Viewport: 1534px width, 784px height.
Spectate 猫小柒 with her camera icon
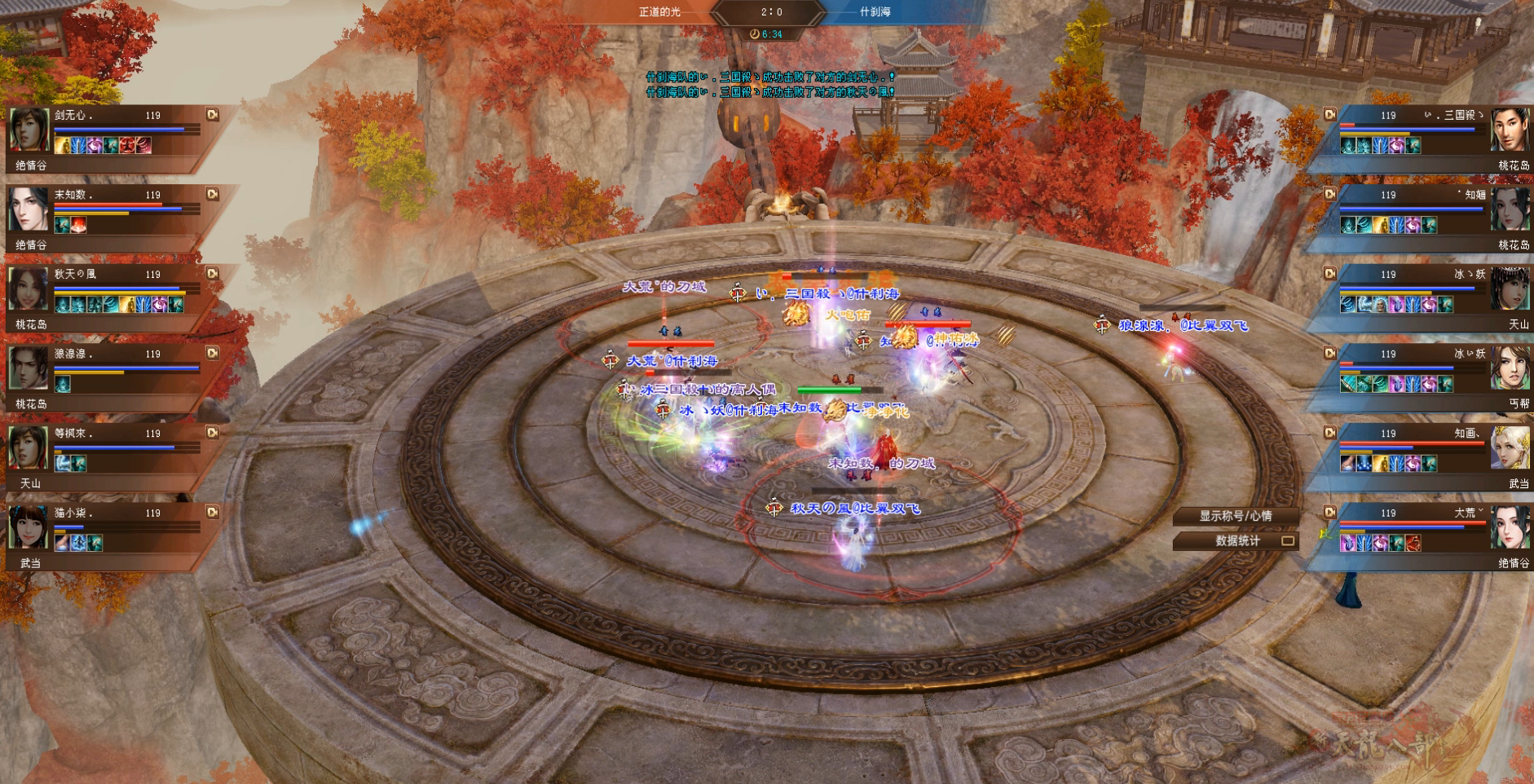pyautogui.click(x=213, y=512)
